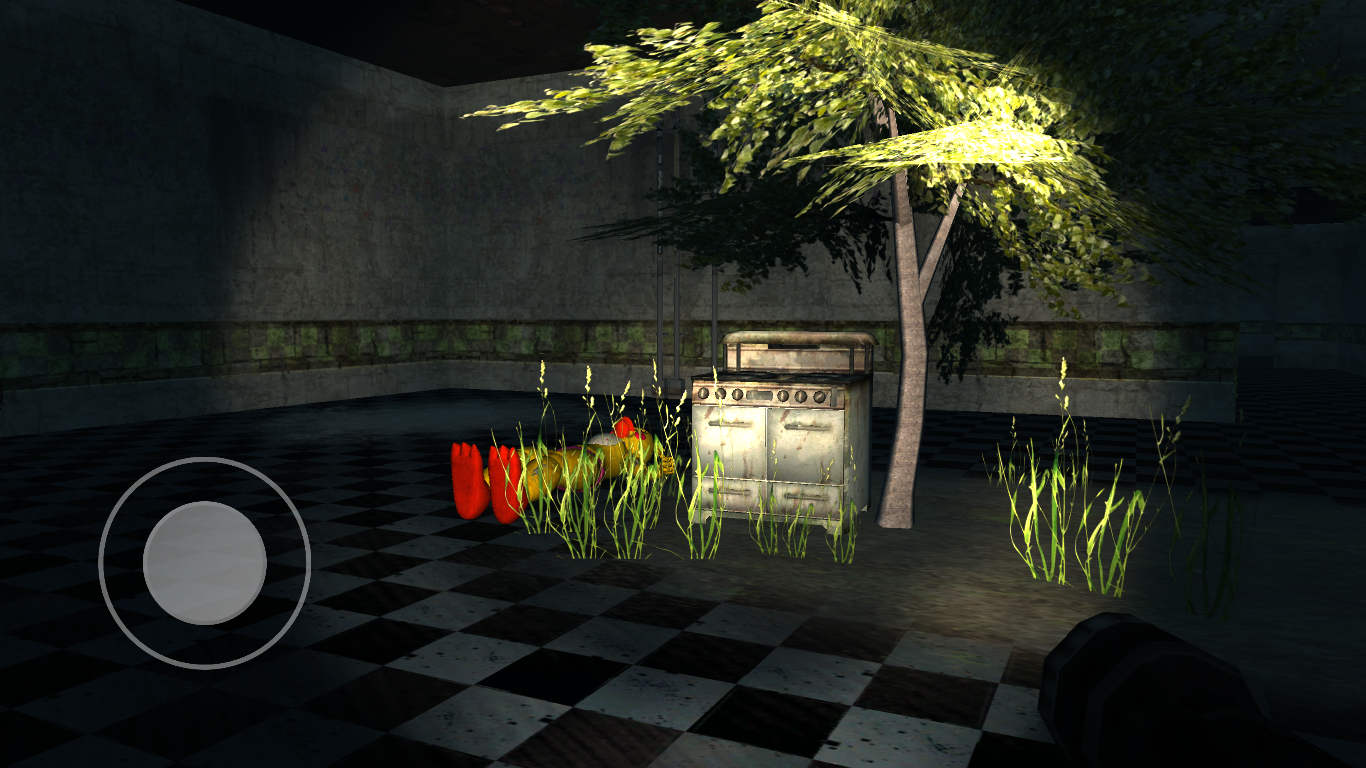Open the stove's upper-right oven door

[x=804, y=444]
